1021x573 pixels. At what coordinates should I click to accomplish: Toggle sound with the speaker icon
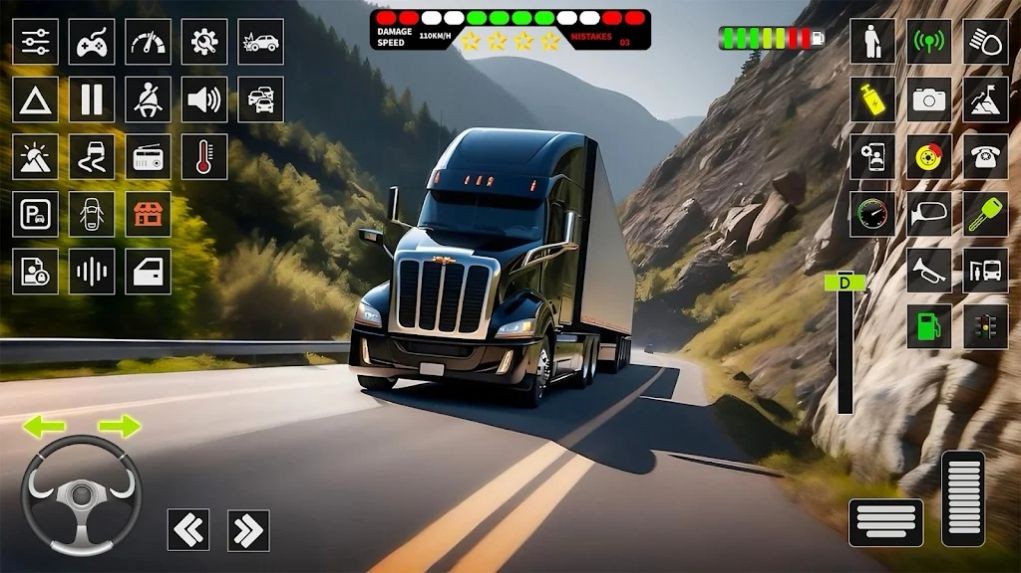(x=204, y=99)
